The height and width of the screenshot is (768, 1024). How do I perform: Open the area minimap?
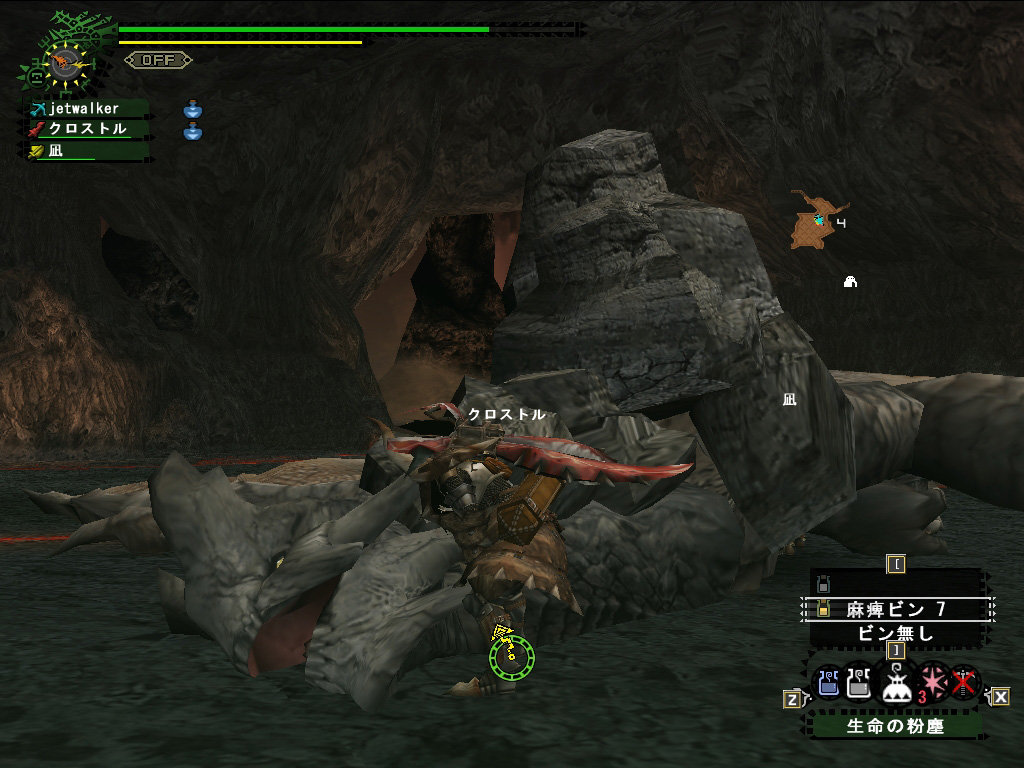click(x=815, y=220)
